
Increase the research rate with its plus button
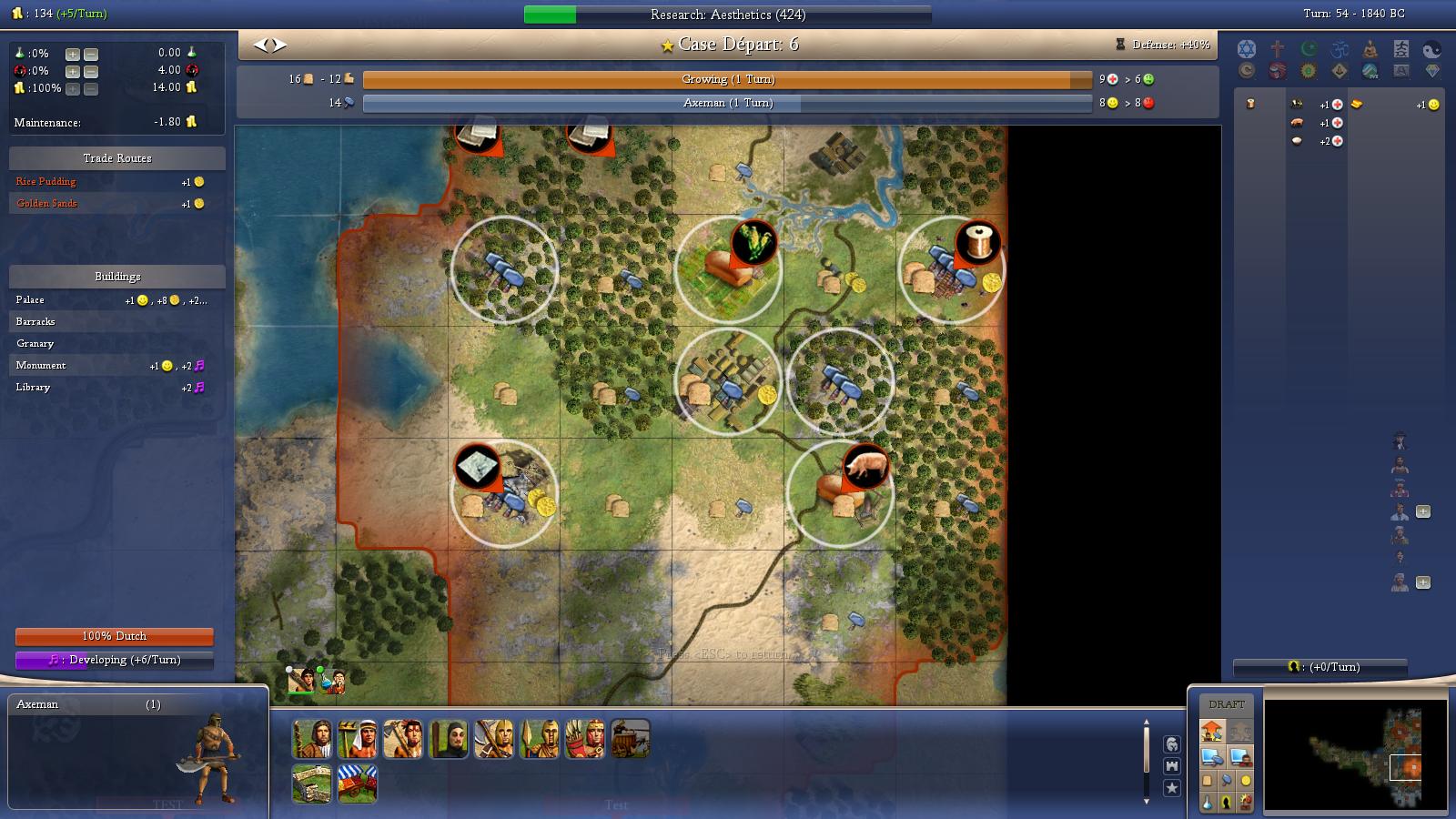[x=73, y=54]
